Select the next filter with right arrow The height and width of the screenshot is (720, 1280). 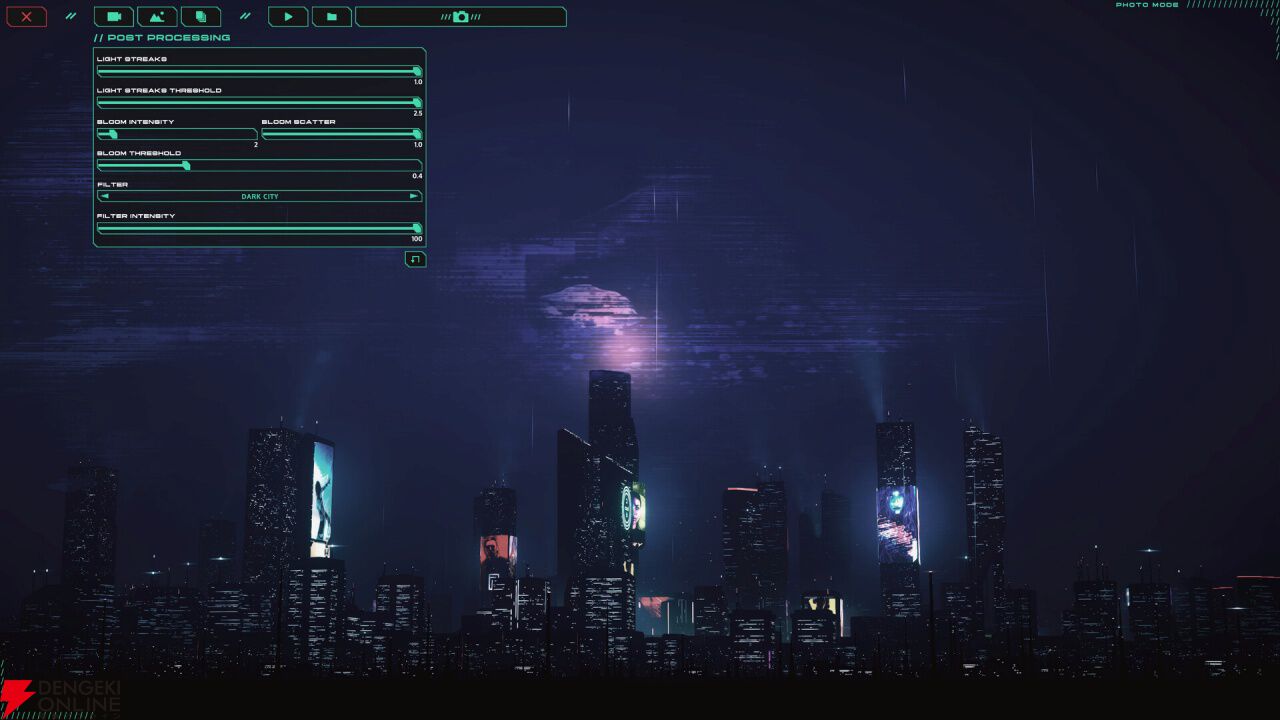click(413, 196)
